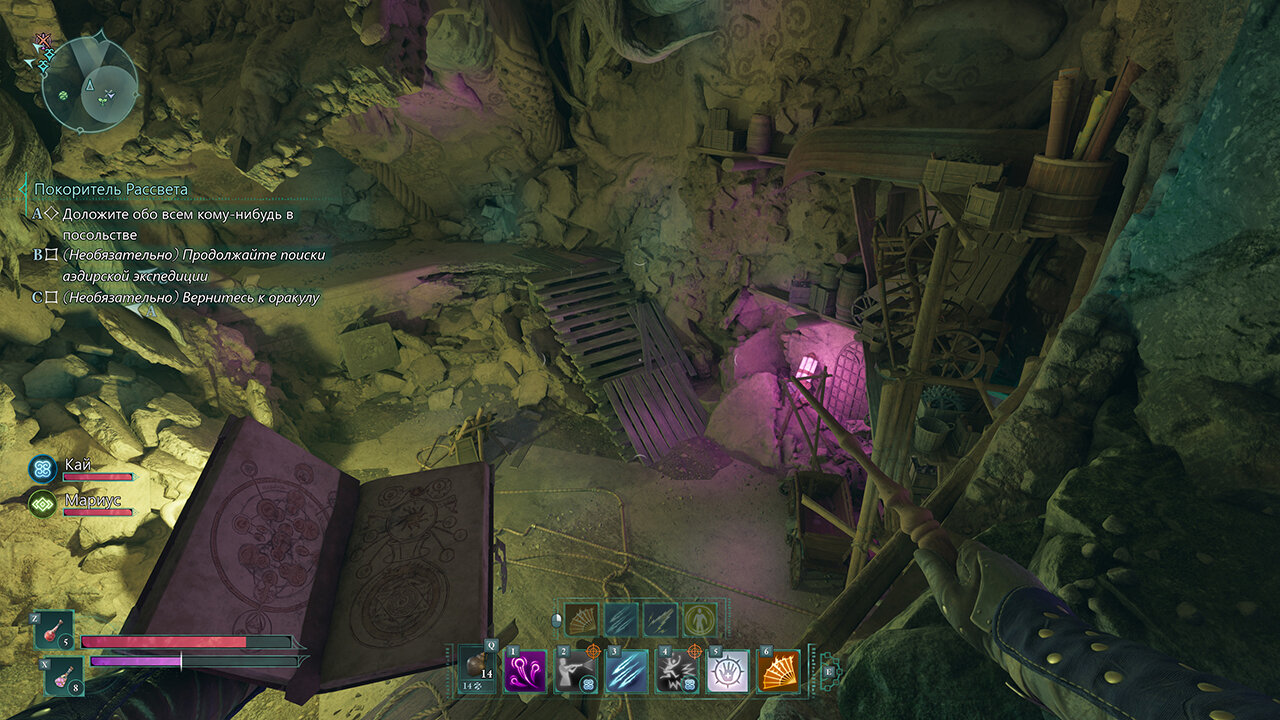Select companion Кай's blue portrait icon
The image size is (1280, 720).
pyautogui.click(x=42, y=468)
